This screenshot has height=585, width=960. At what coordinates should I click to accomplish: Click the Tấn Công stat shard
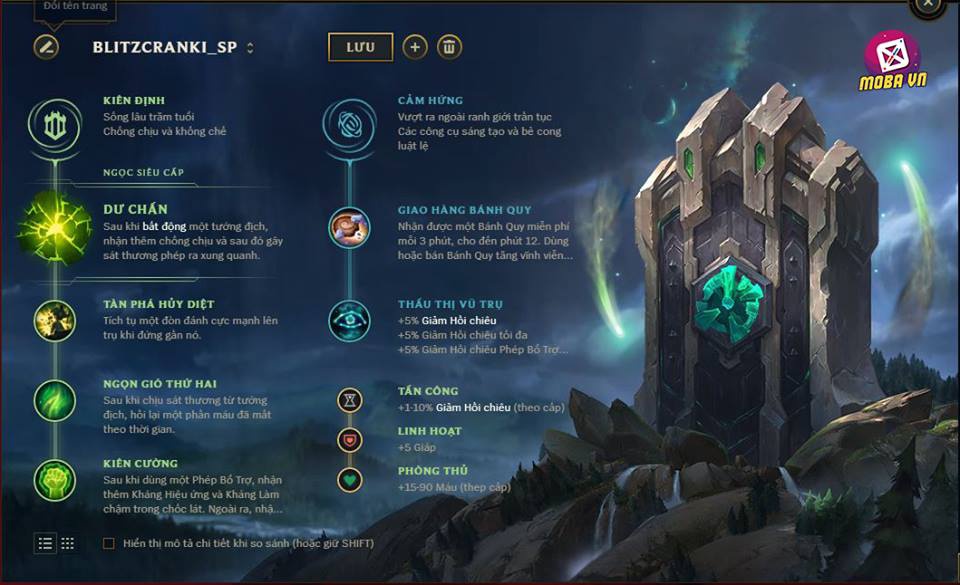click(x=349, y=400)
